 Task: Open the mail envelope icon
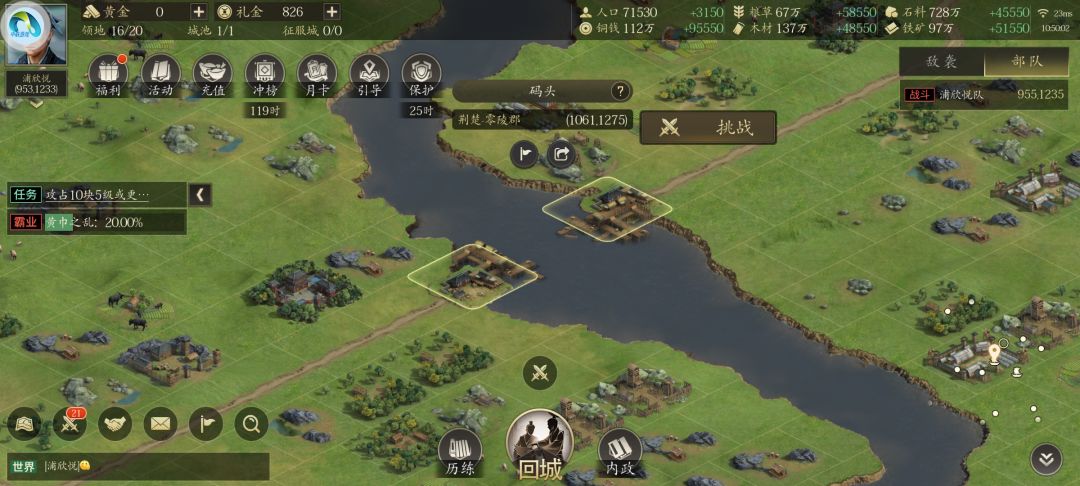point(160,424)
